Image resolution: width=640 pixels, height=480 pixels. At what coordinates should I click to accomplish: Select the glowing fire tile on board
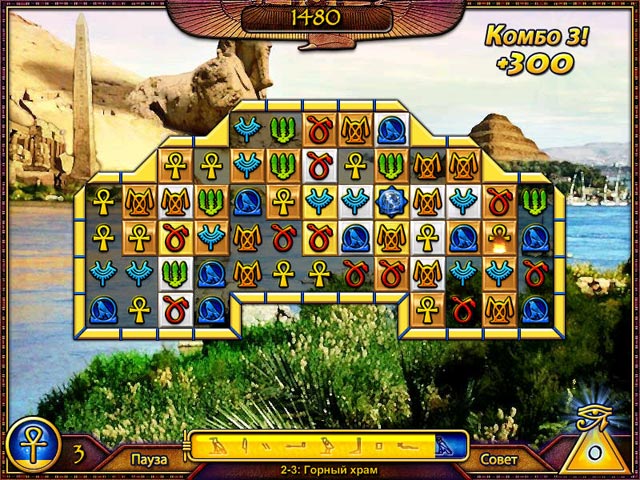point(497,237)
